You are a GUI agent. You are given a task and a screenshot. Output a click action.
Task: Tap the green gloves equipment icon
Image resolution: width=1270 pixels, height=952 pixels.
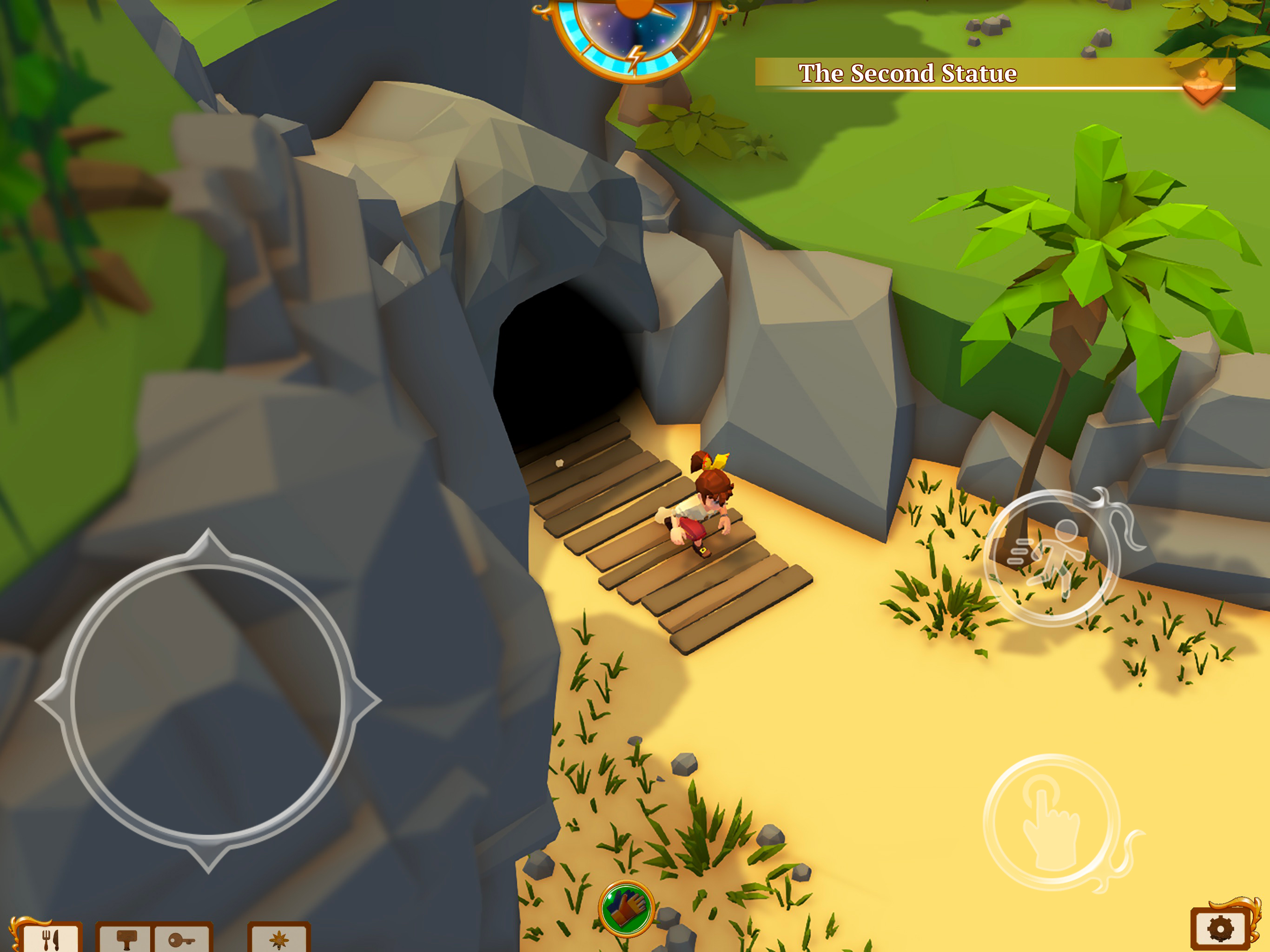point(626,909)
